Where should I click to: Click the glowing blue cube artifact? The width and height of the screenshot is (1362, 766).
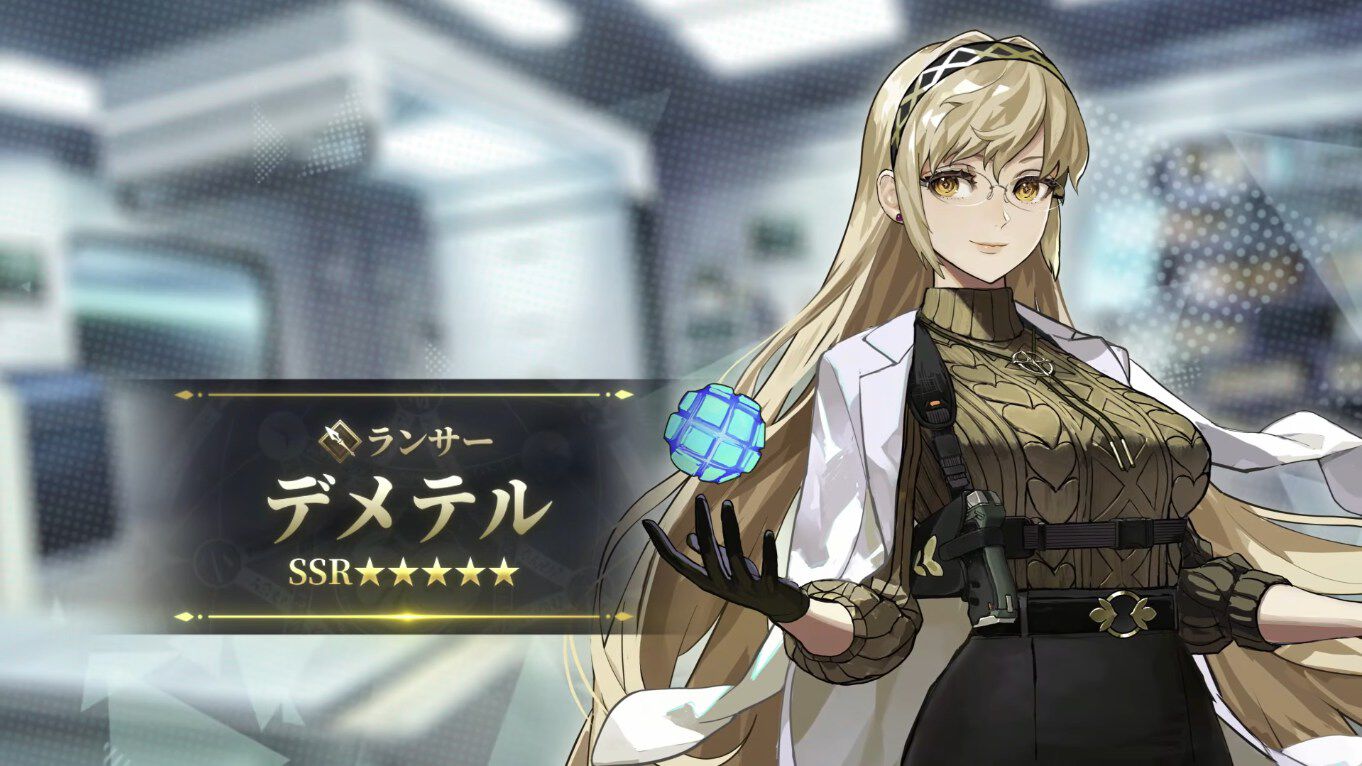tap(713, 434)
